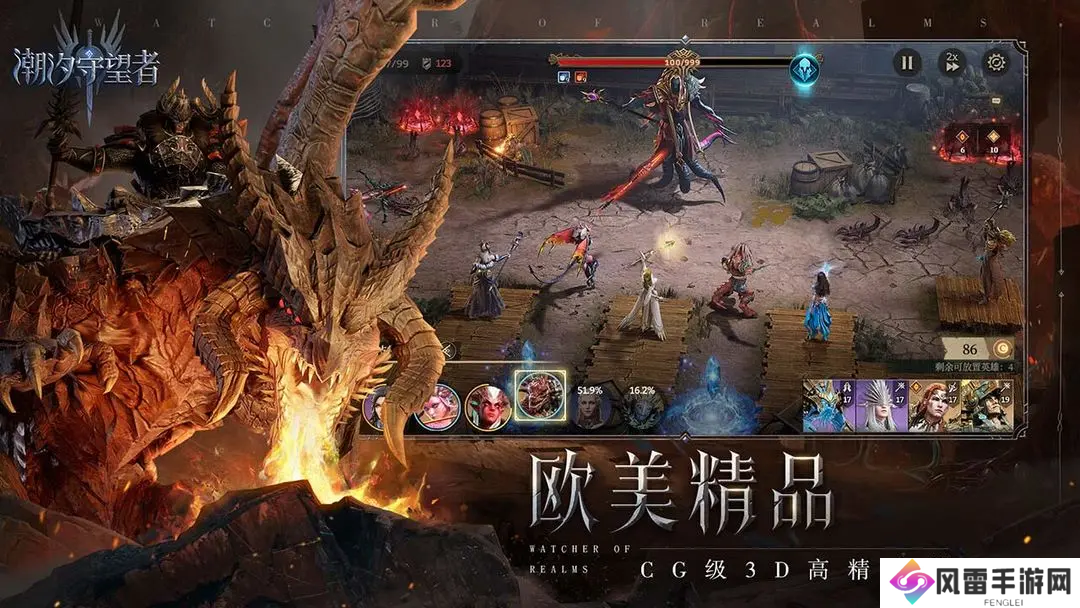Choose the red-haired hero deploy card
The image size is (1080, 608).
(933, 404)
